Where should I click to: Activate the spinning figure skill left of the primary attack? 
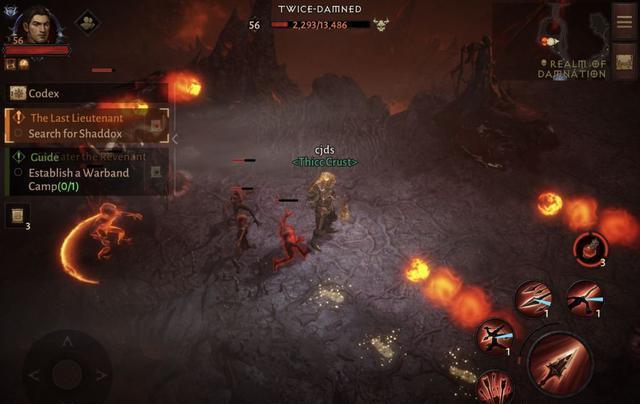pyautogui.click(x=493, y=337)
